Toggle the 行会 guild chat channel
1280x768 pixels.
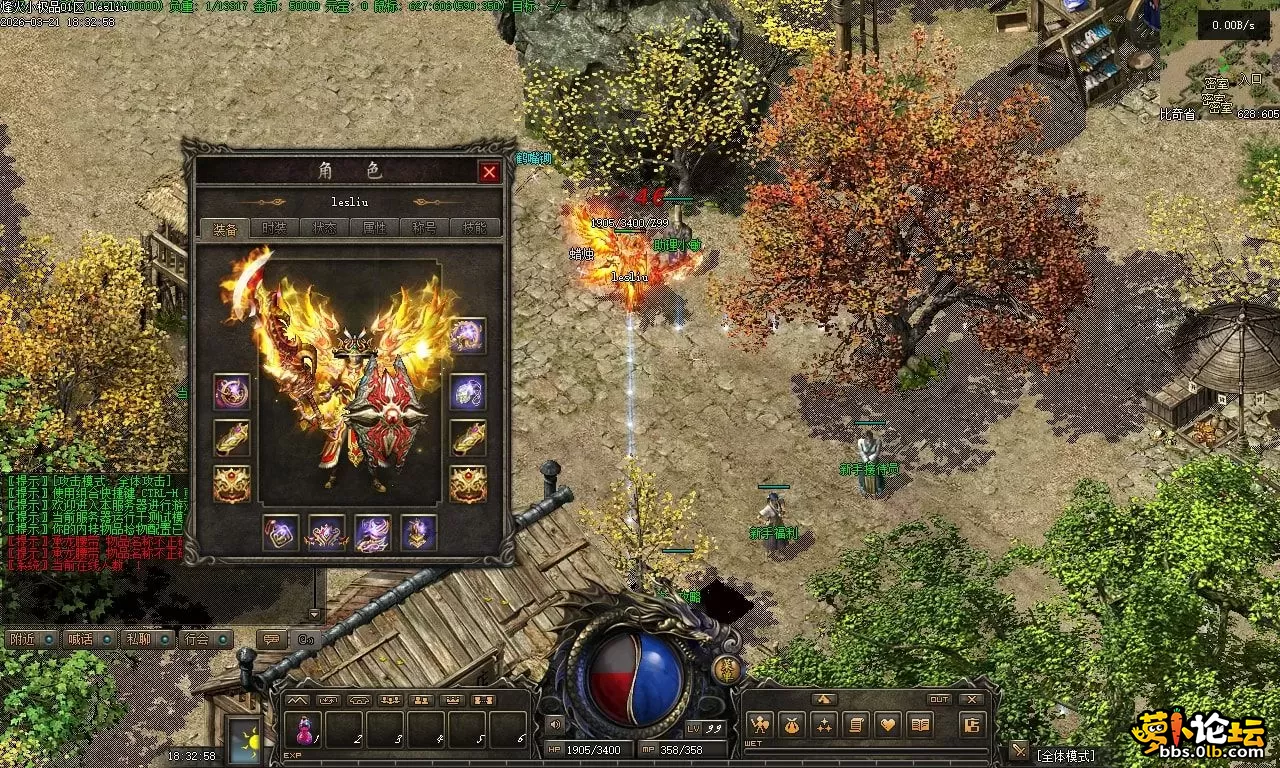(205, 638)
